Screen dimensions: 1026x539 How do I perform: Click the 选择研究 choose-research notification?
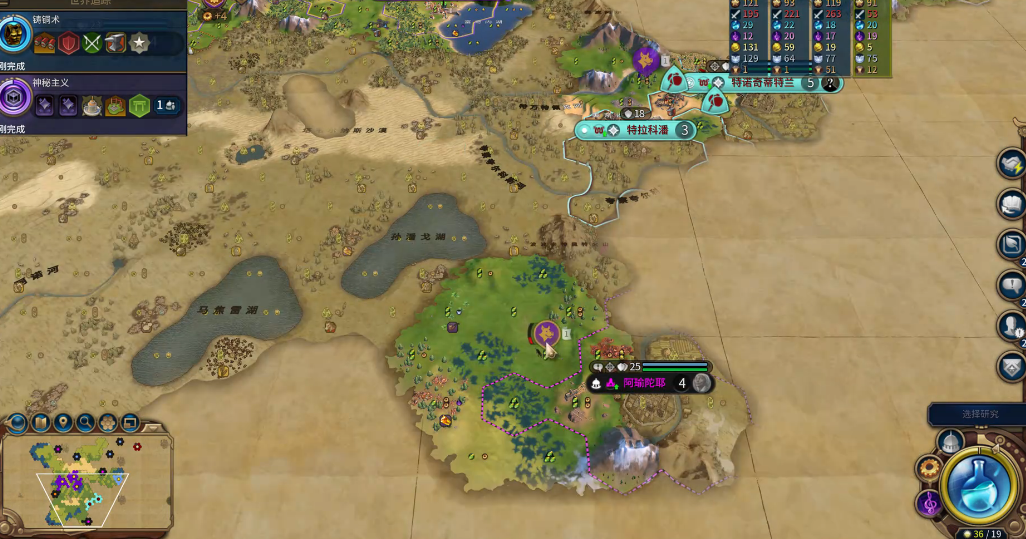coord(976,414)
